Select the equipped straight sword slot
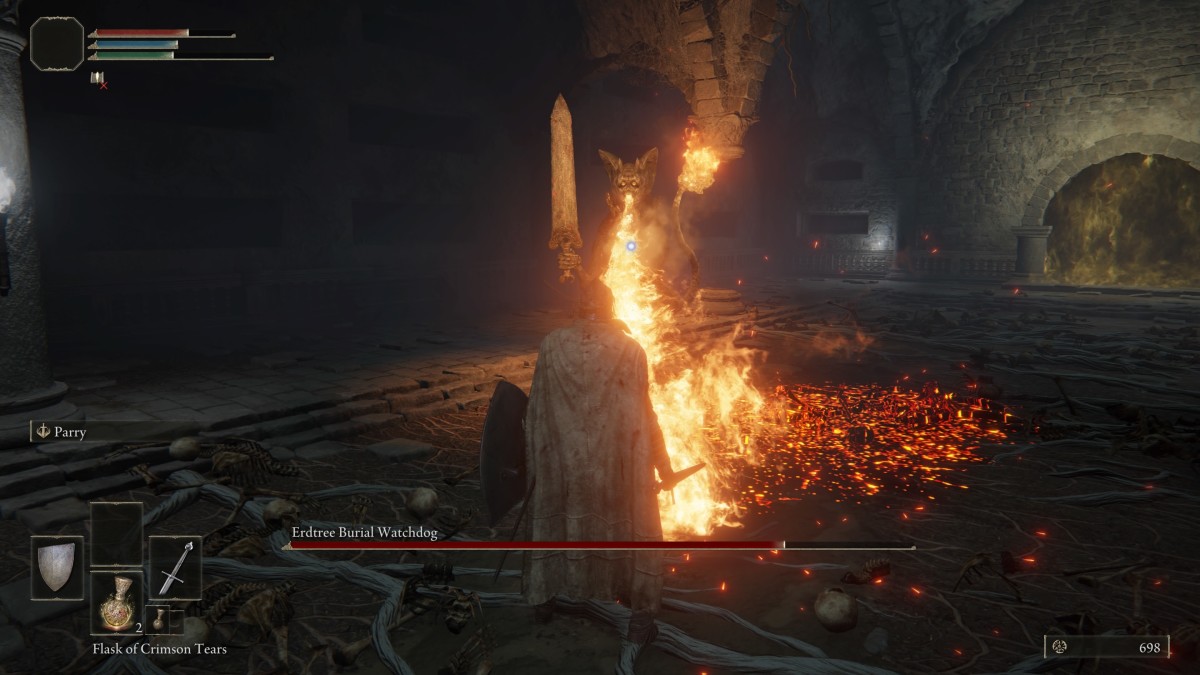This screenshot has width=1200, height=675. tap(175, 568)
